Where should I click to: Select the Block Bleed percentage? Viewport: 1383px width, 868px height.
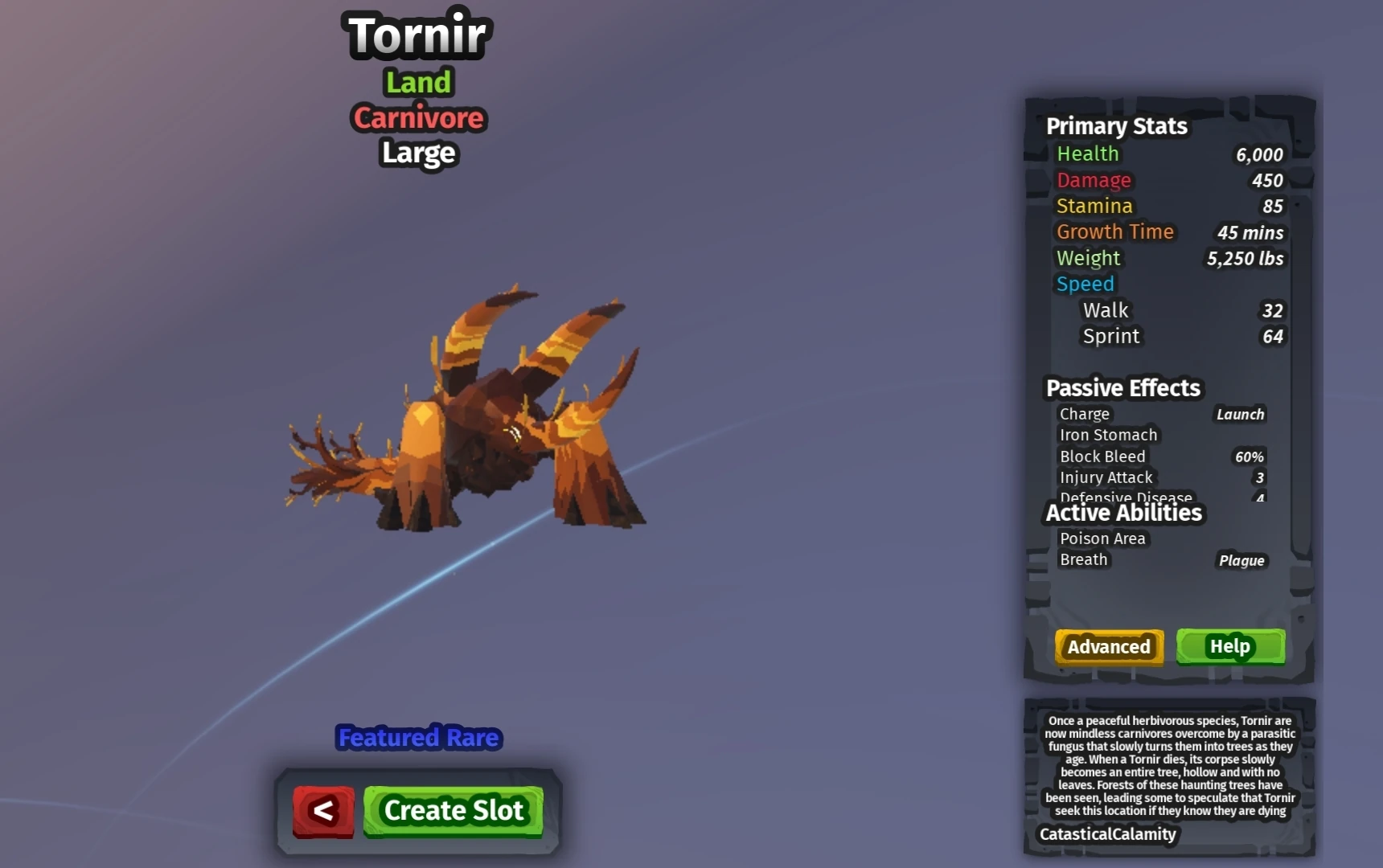pyautogui.click(x=1248, y=457)
